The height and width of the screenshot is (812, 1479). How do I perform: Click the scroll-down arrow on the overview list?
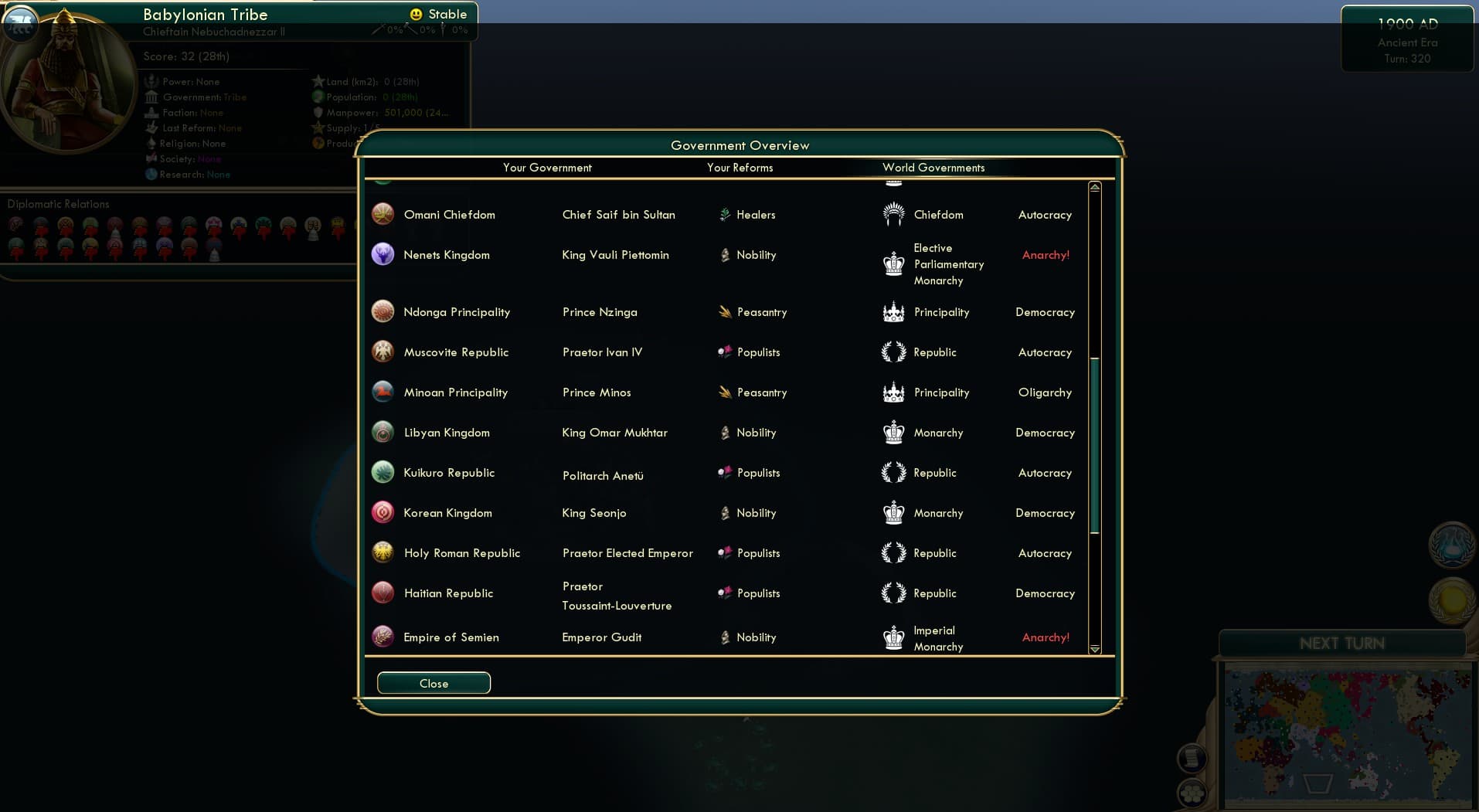[x=1094, y=650]
